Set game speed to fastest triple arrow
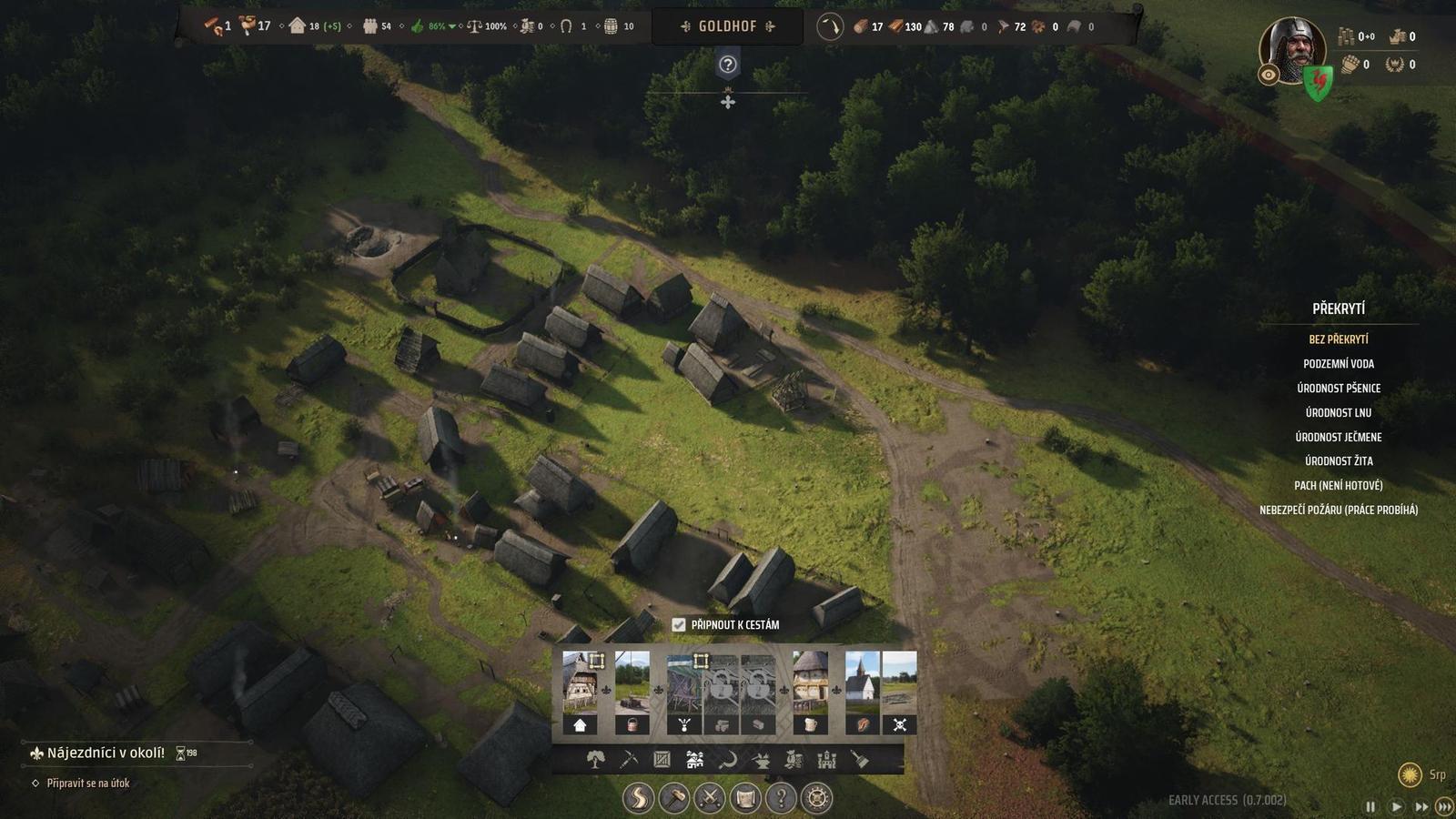1456x819 pixels. [x=1443, y=806]
